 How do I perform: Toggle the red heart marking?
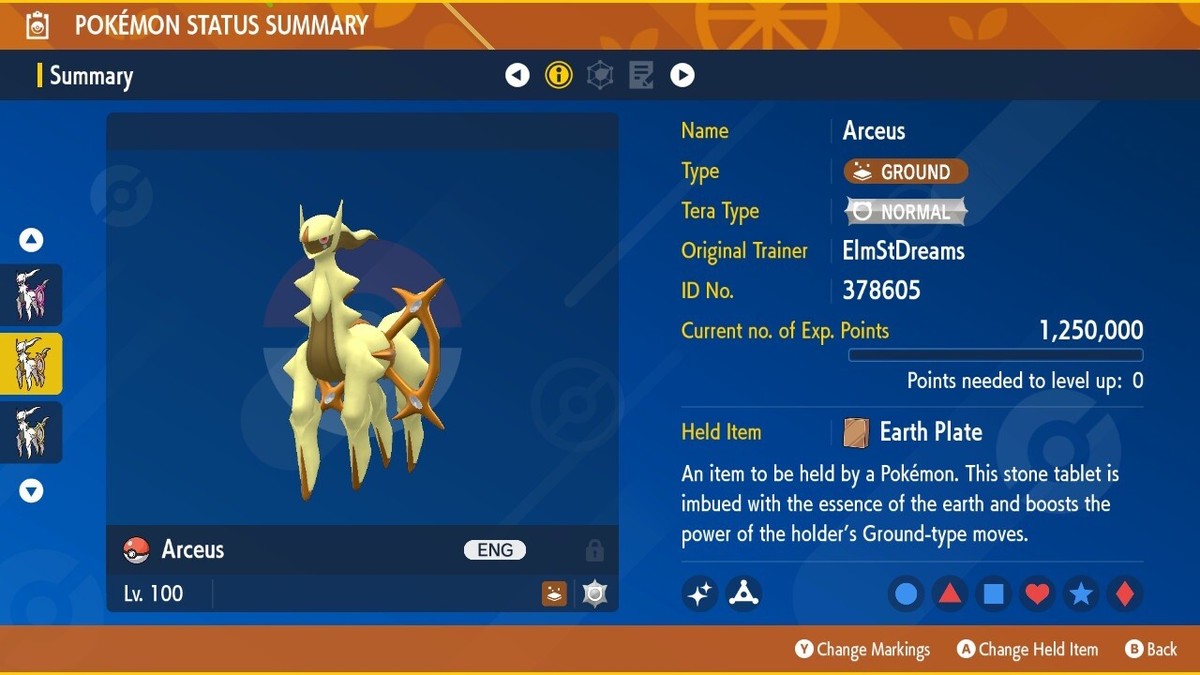coord(1037,594)
